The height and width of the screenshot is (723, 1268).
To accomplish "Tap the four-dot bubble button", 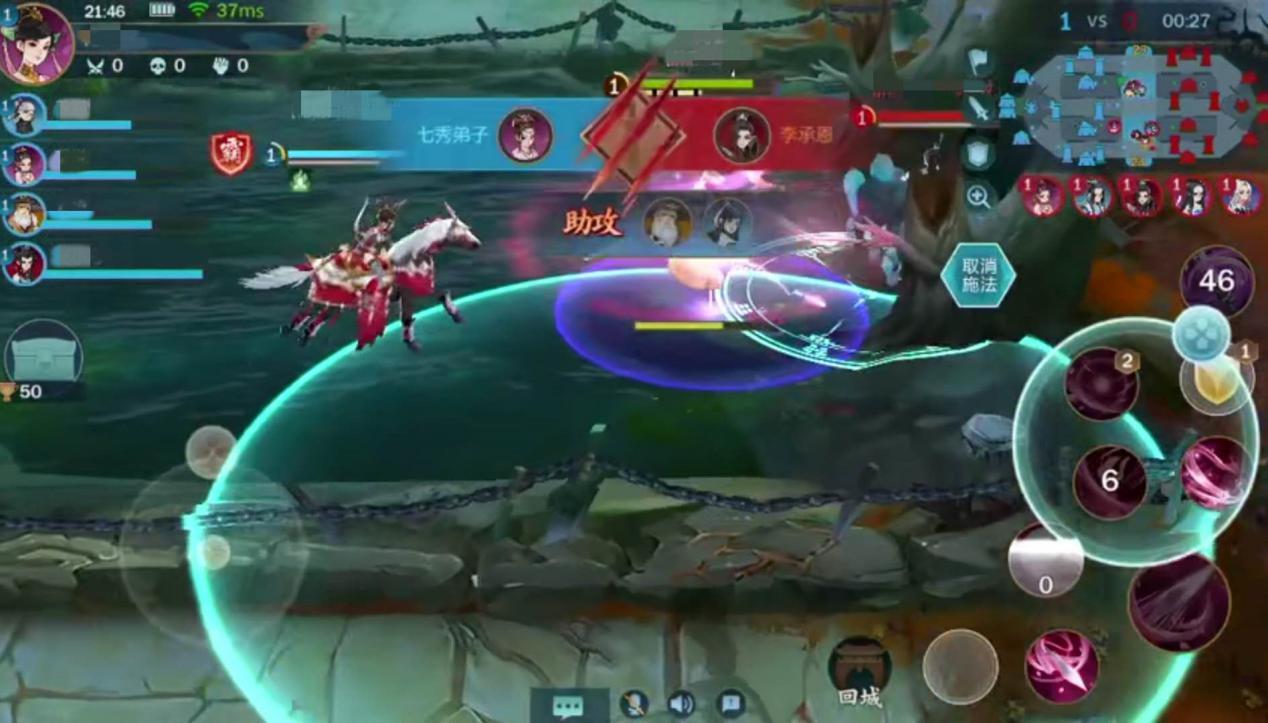I will [x=1200, y=333].
